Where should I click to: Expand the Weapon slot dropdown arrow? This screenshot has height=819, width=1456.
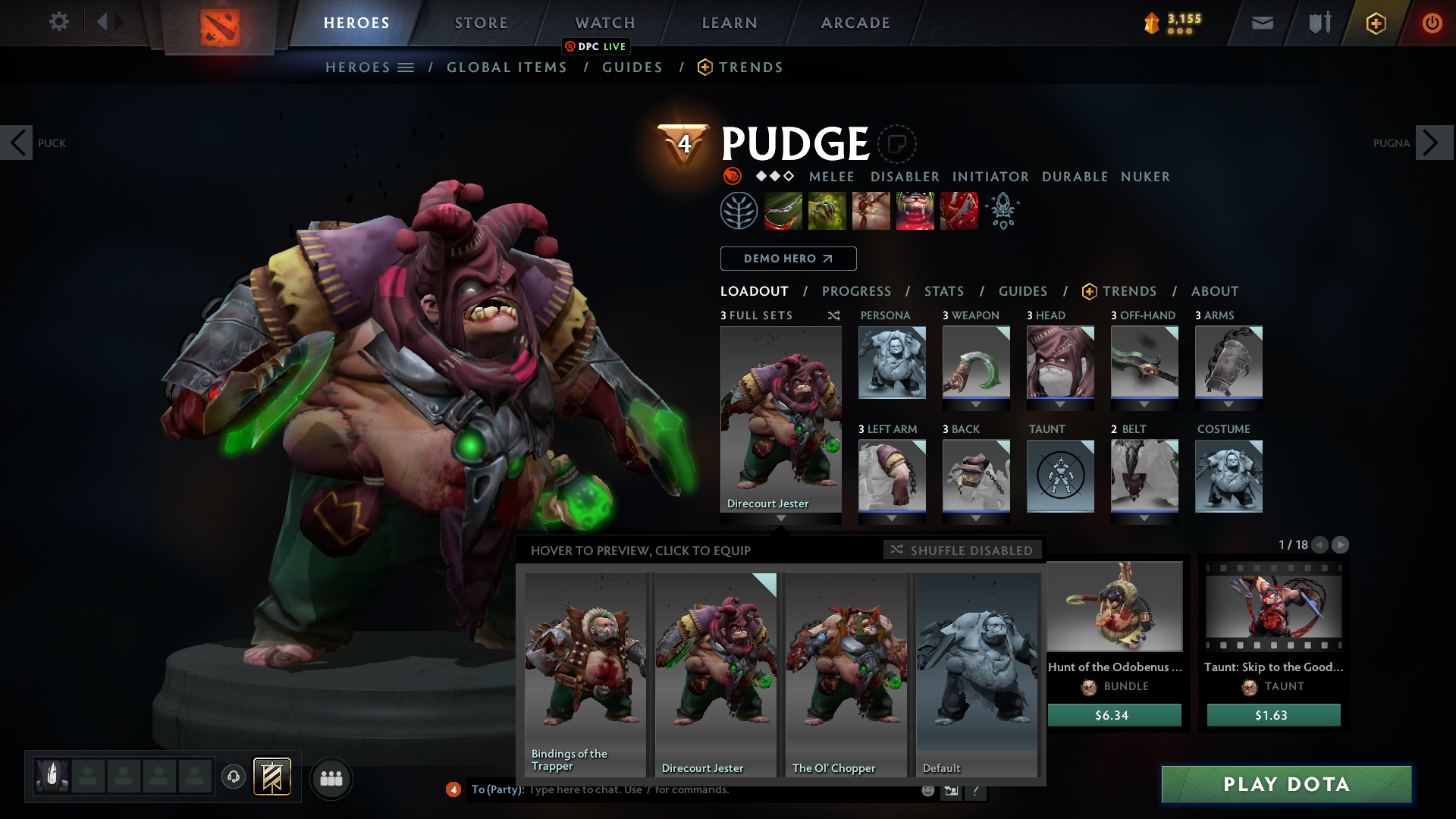click(x=976, y=404)
